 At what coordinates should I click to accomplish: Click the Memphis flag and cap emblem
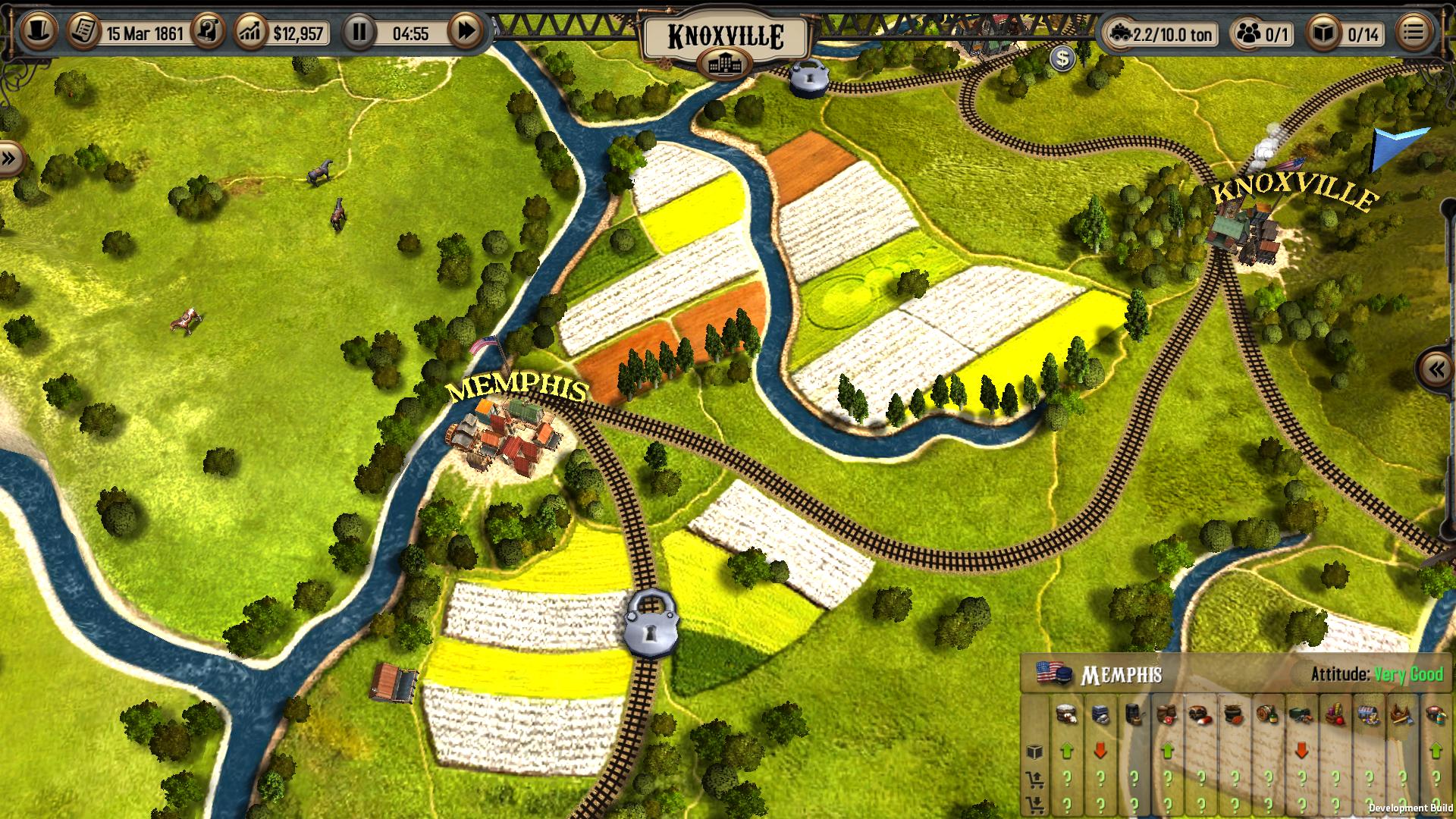(1053, 673)
